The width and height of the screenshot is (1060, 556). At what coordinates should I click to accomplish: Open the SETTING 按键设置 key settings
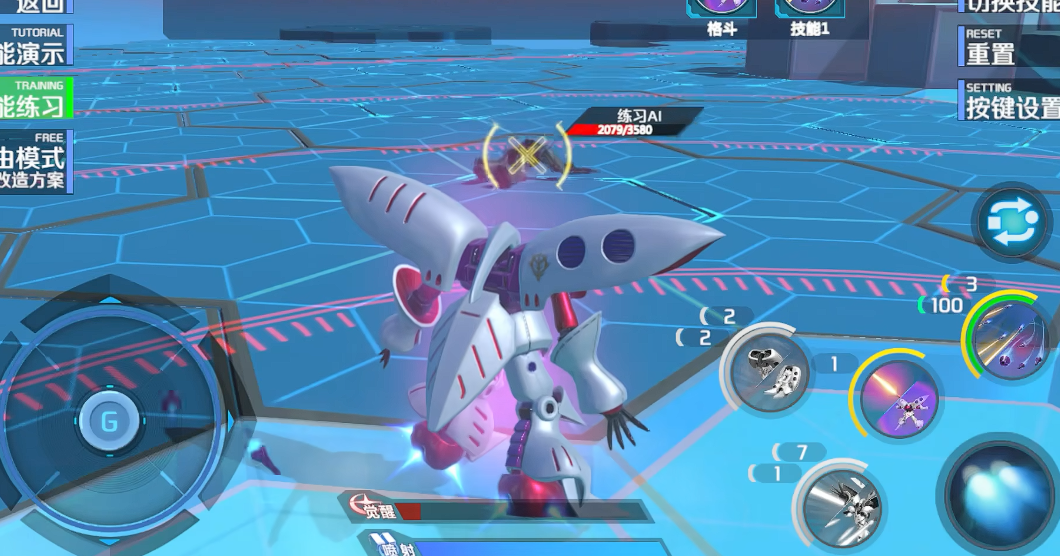1010,101
